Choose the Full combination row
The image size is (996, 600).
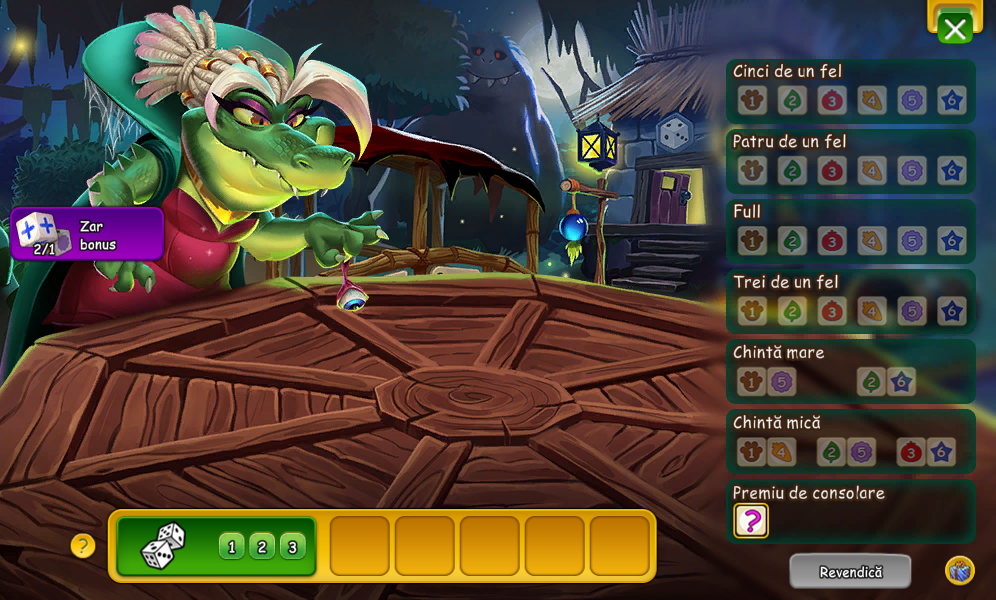(850, 230)
